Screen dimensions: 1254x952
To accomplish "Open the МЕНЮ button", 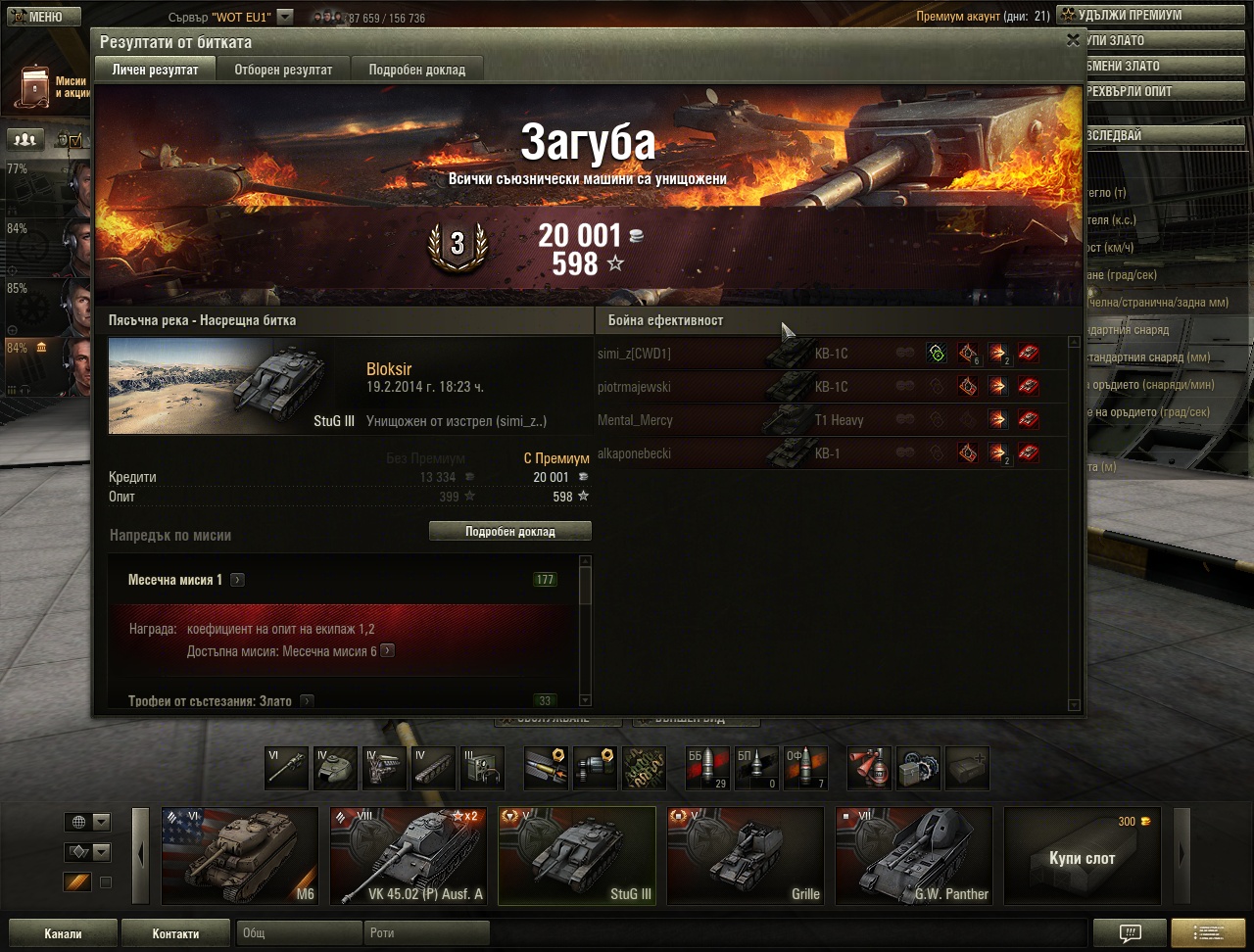I will click(x=41, y=16).
